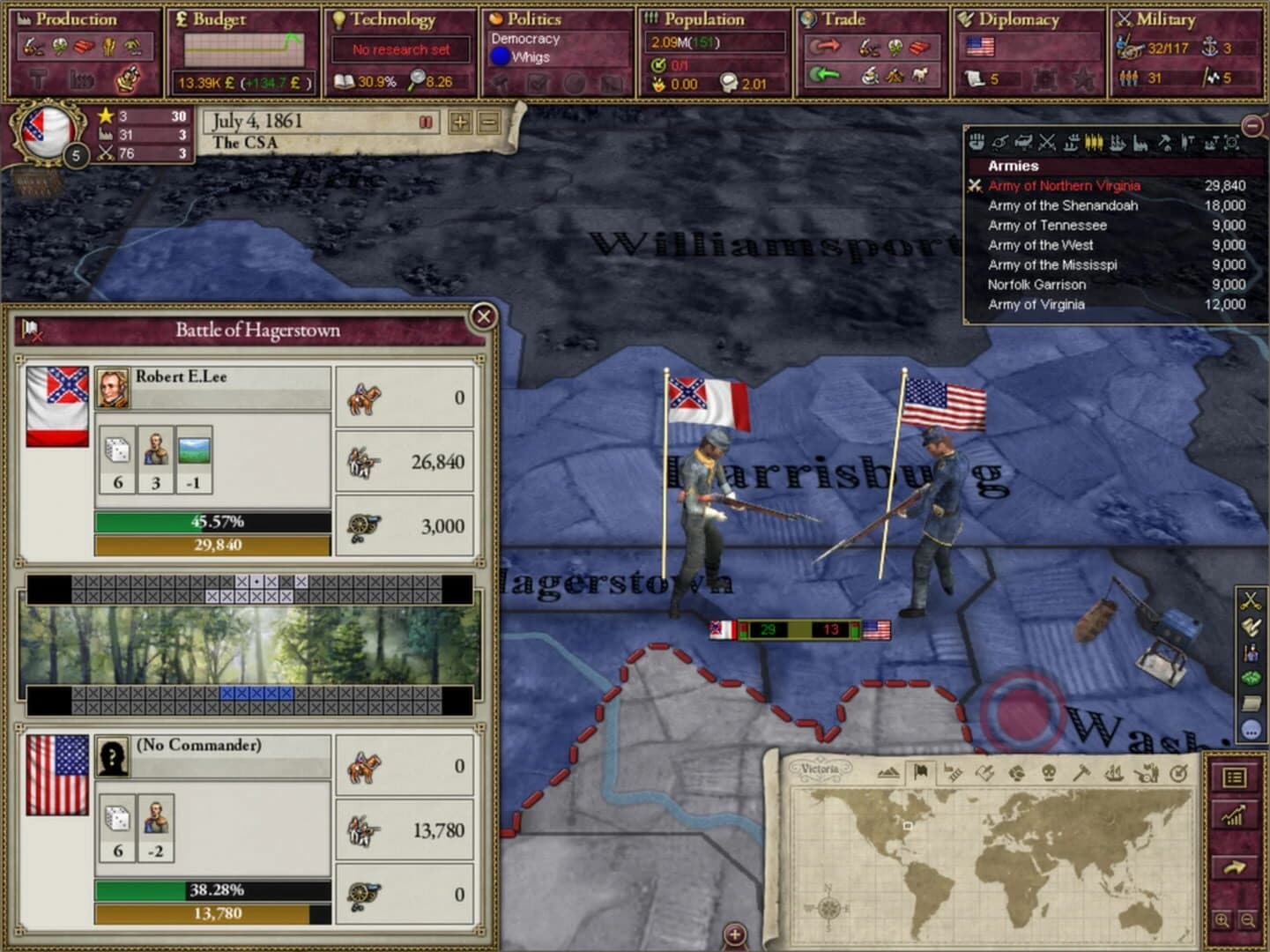The image size is (1270, 952).
Task: Click the Budget income graph
Action: pos(243,48)
